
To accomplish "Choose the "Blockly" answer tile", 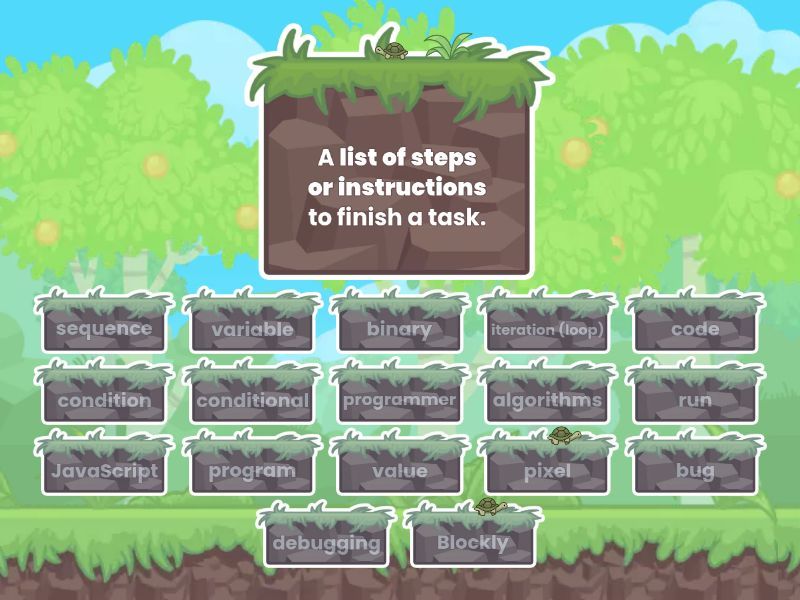I will [473, 544].
